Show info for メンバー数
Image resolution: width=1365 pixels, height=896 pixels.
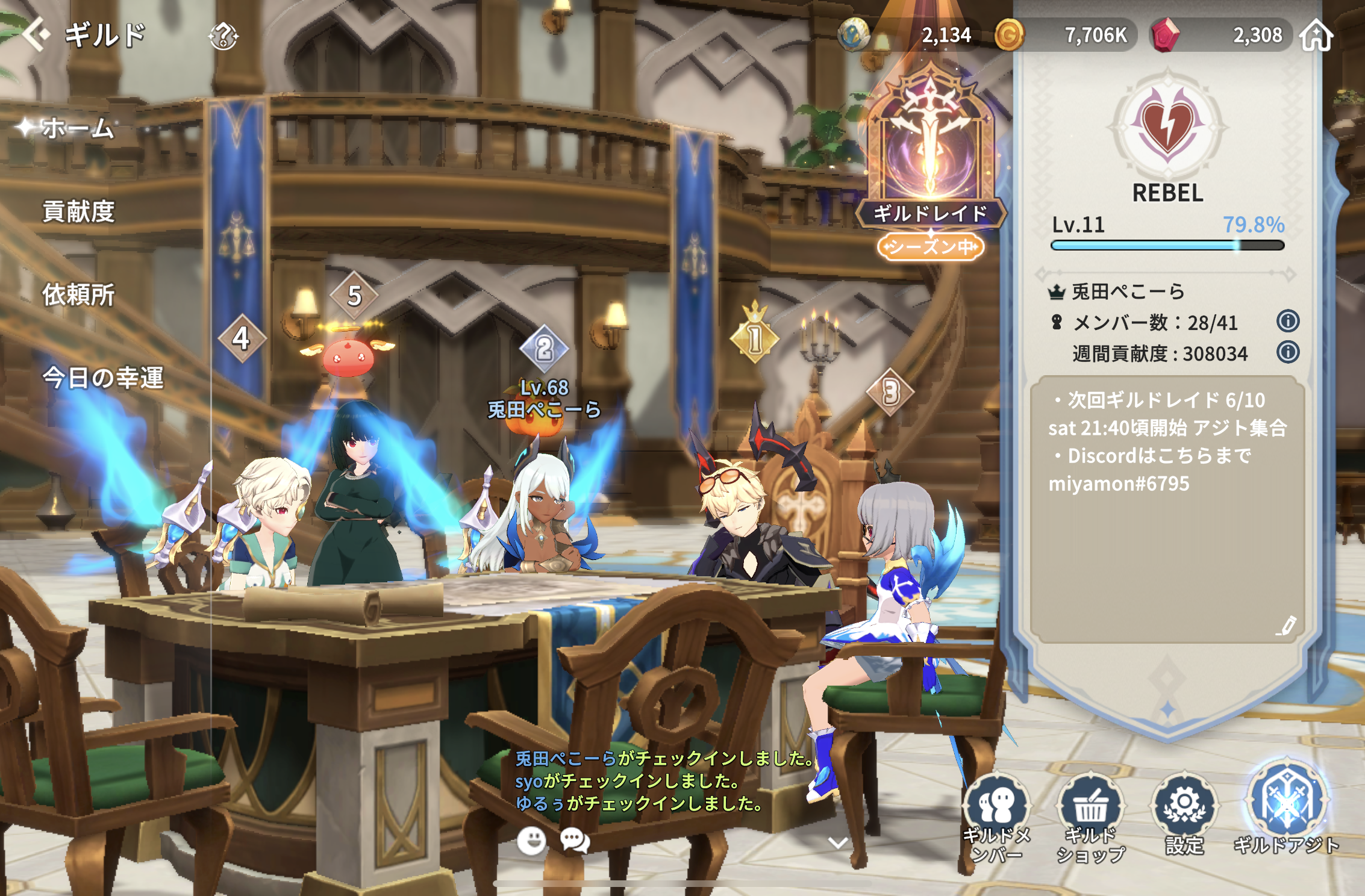[x=1287, y=321]
